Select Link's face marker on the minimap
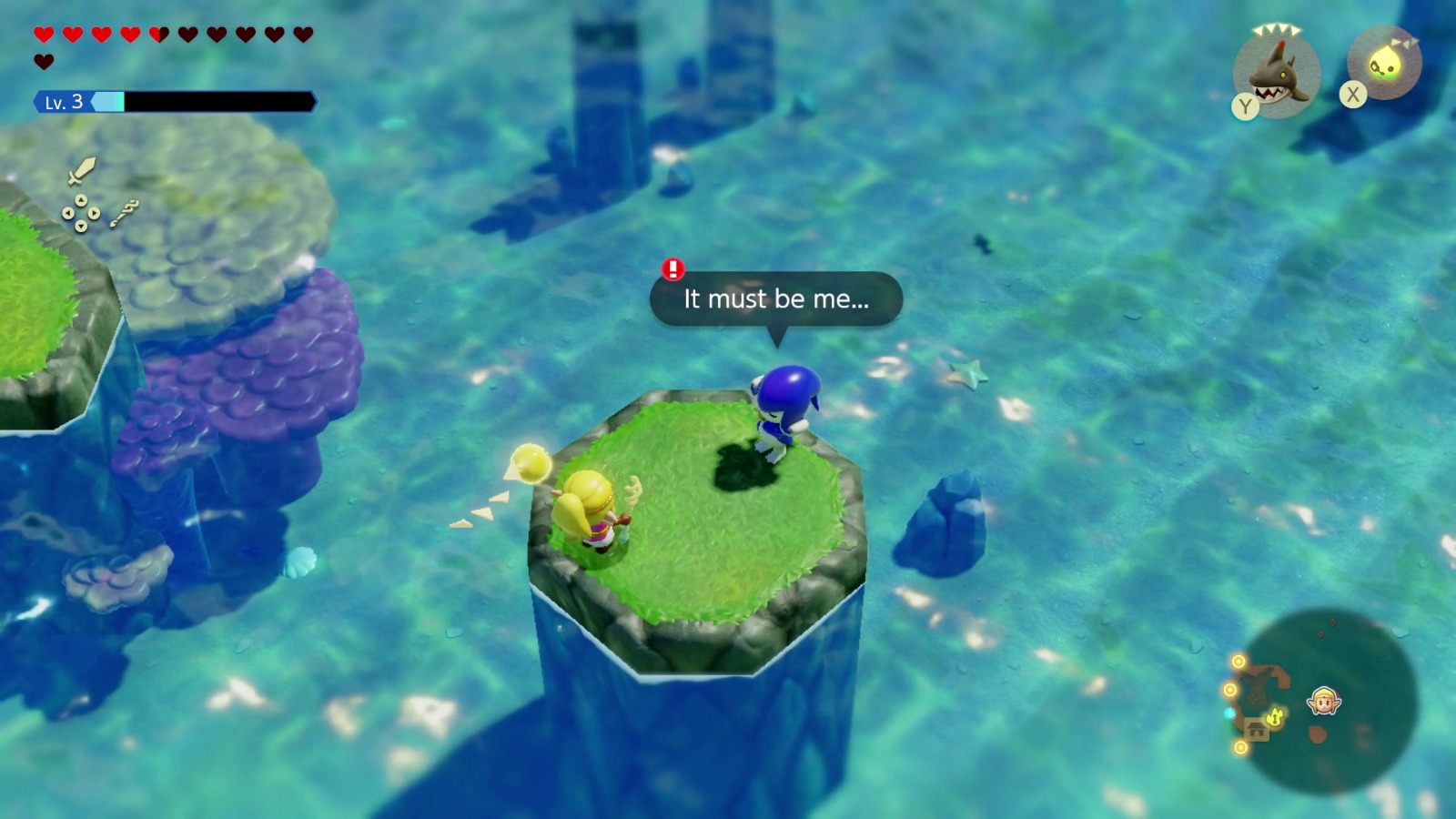The width and height of the screenshot is (1456, 819). [1321, 701]
